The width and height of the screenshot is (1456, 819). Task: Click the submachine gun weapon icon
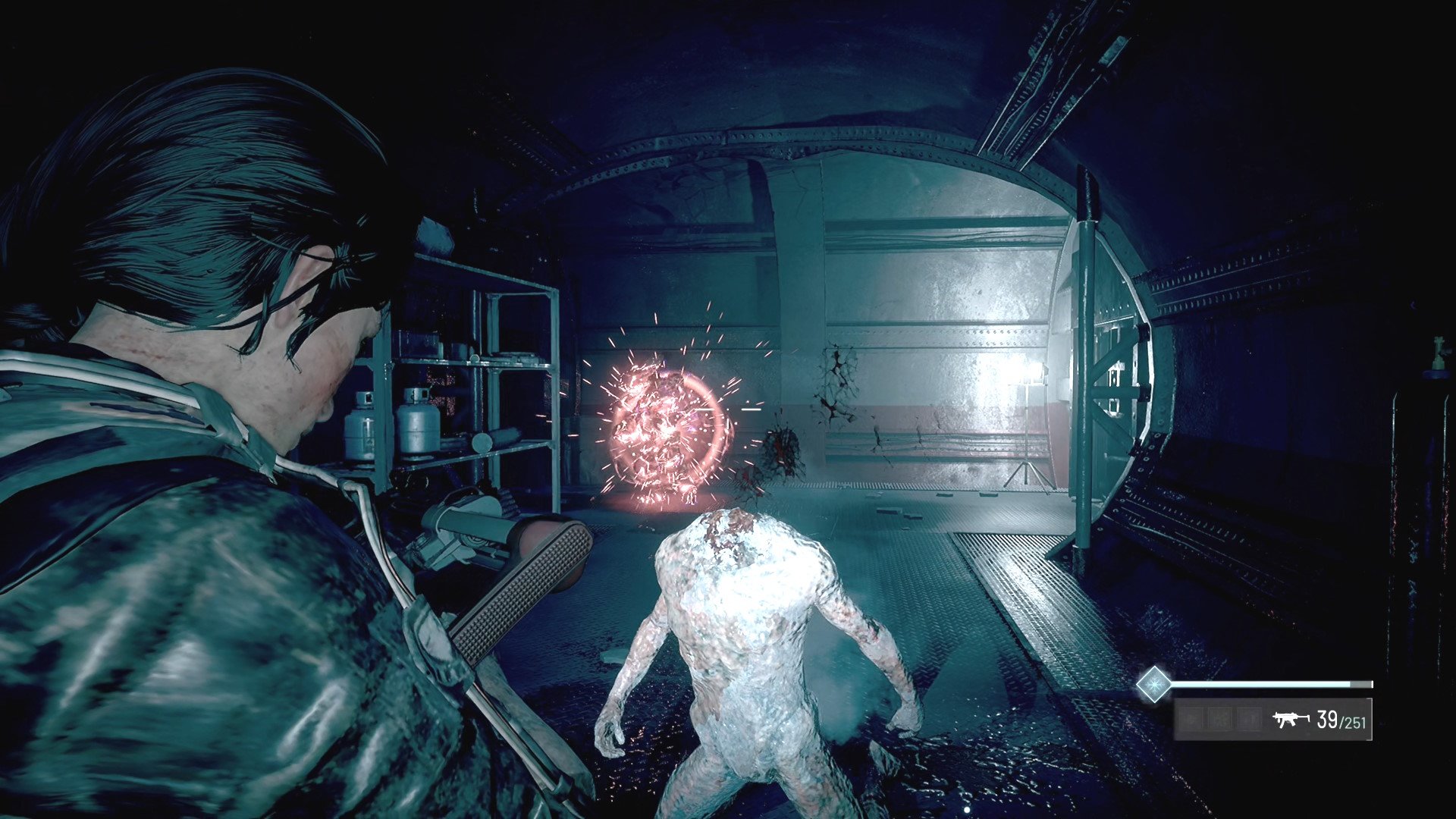tap(1291, 719)
